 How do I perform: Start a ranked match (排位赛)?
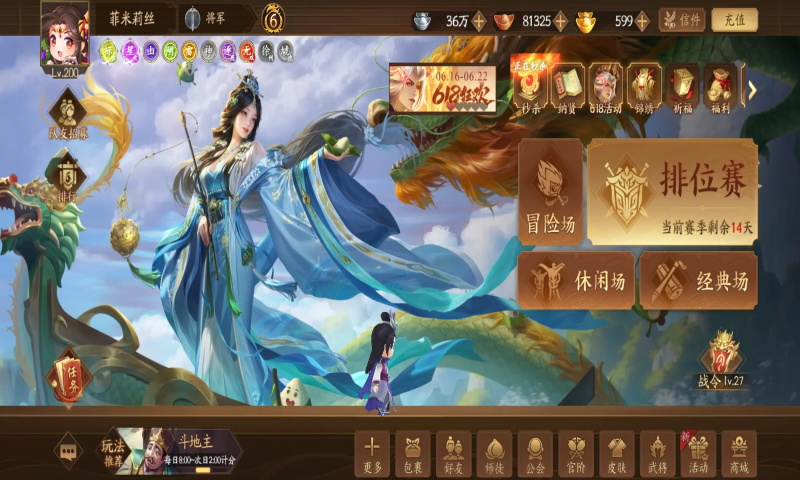tap(671, 191)
